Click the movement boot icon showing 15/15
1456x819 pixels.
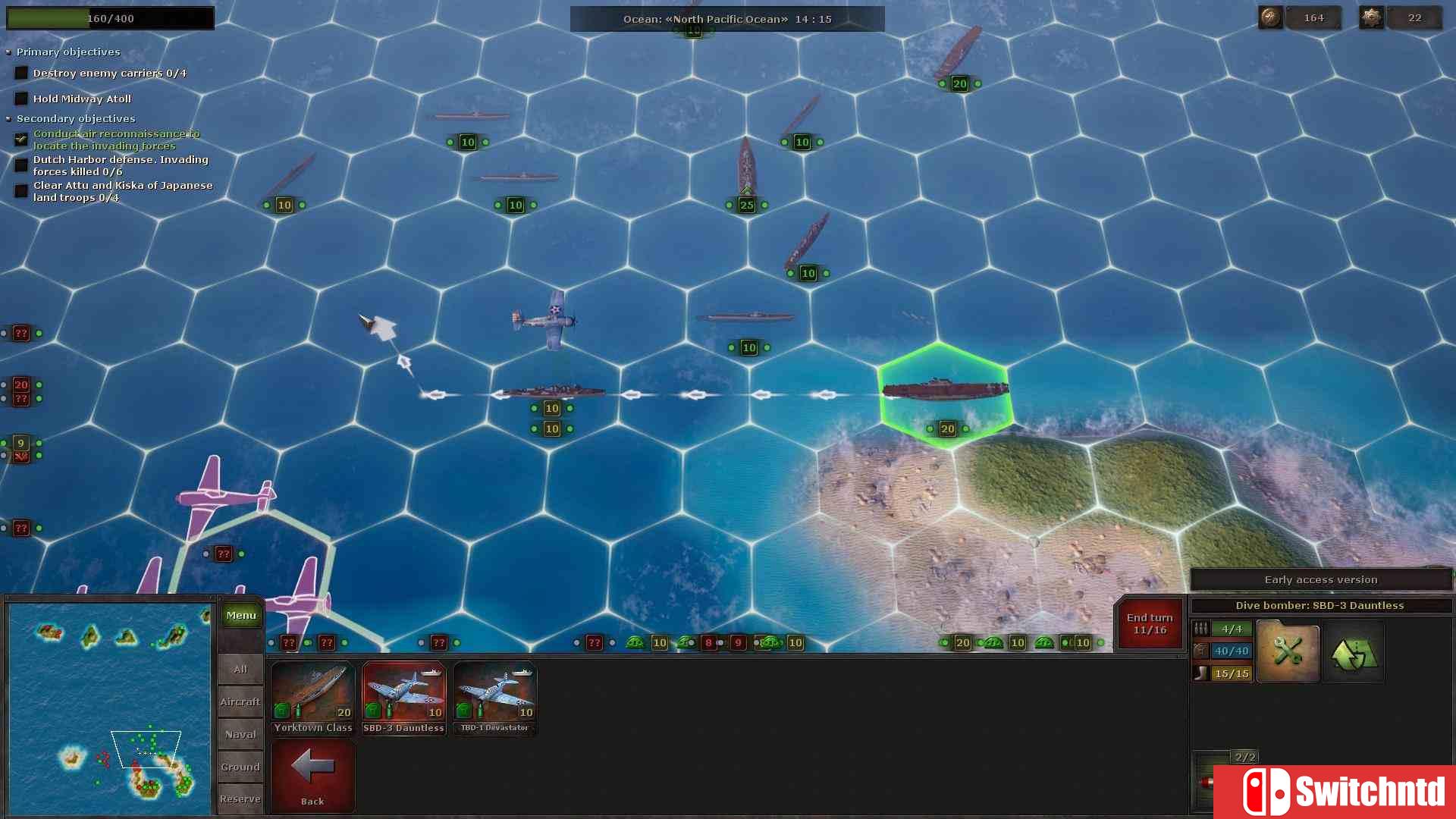point(1202,673)
